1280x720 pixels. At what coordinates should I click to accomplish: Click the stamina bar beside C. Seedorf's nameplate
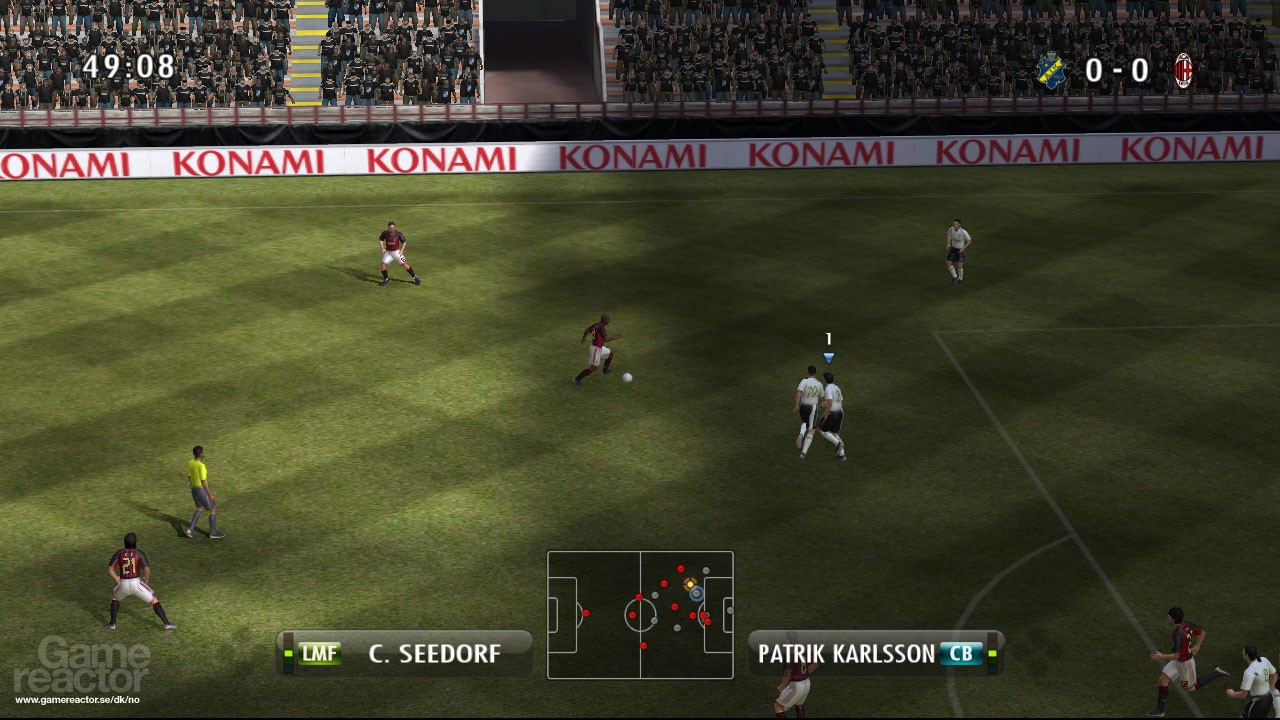coord(288,652)
